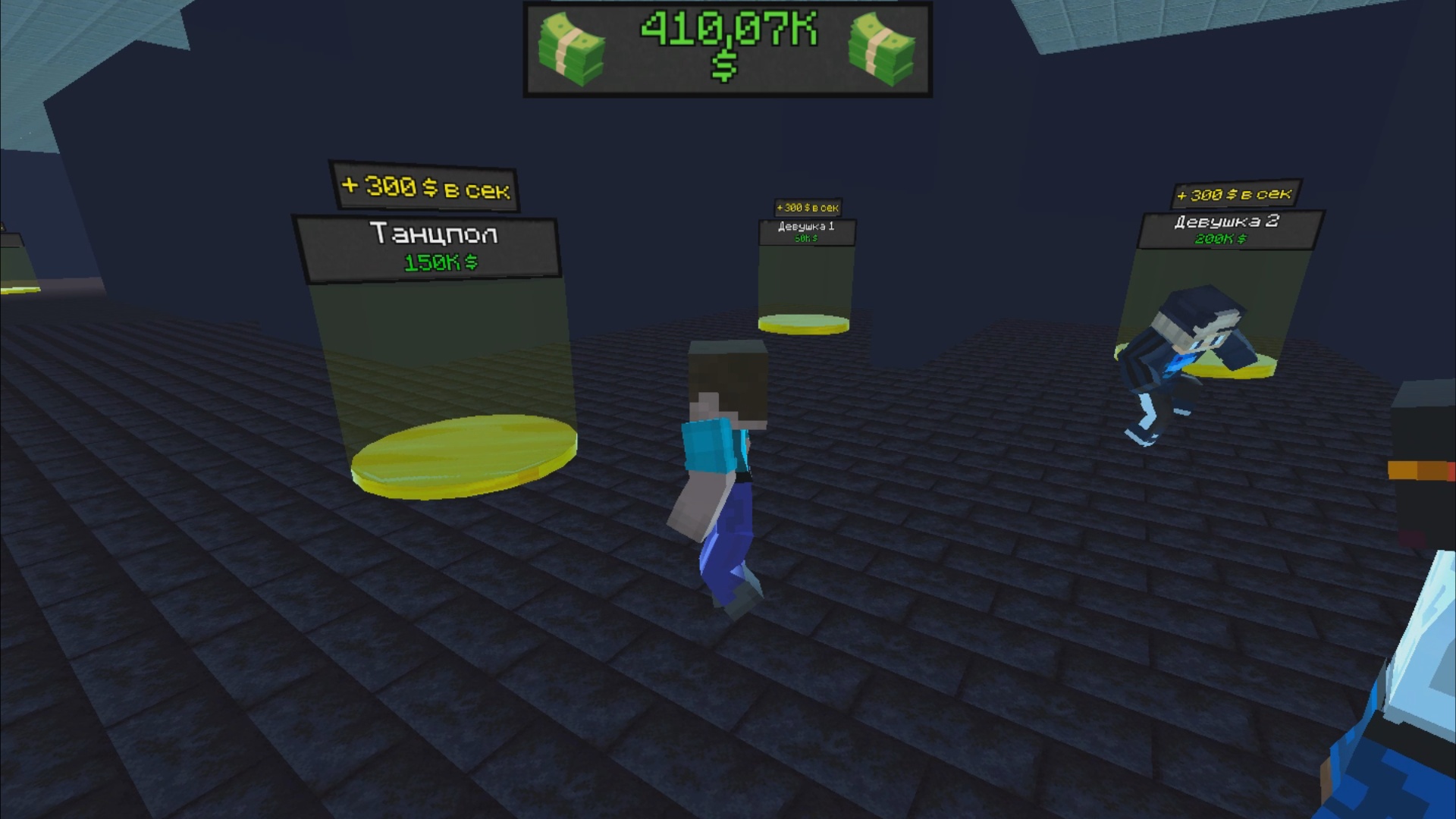
Task: Click the +300 $ в сек label above Девушка 2
Action: 1235,194
